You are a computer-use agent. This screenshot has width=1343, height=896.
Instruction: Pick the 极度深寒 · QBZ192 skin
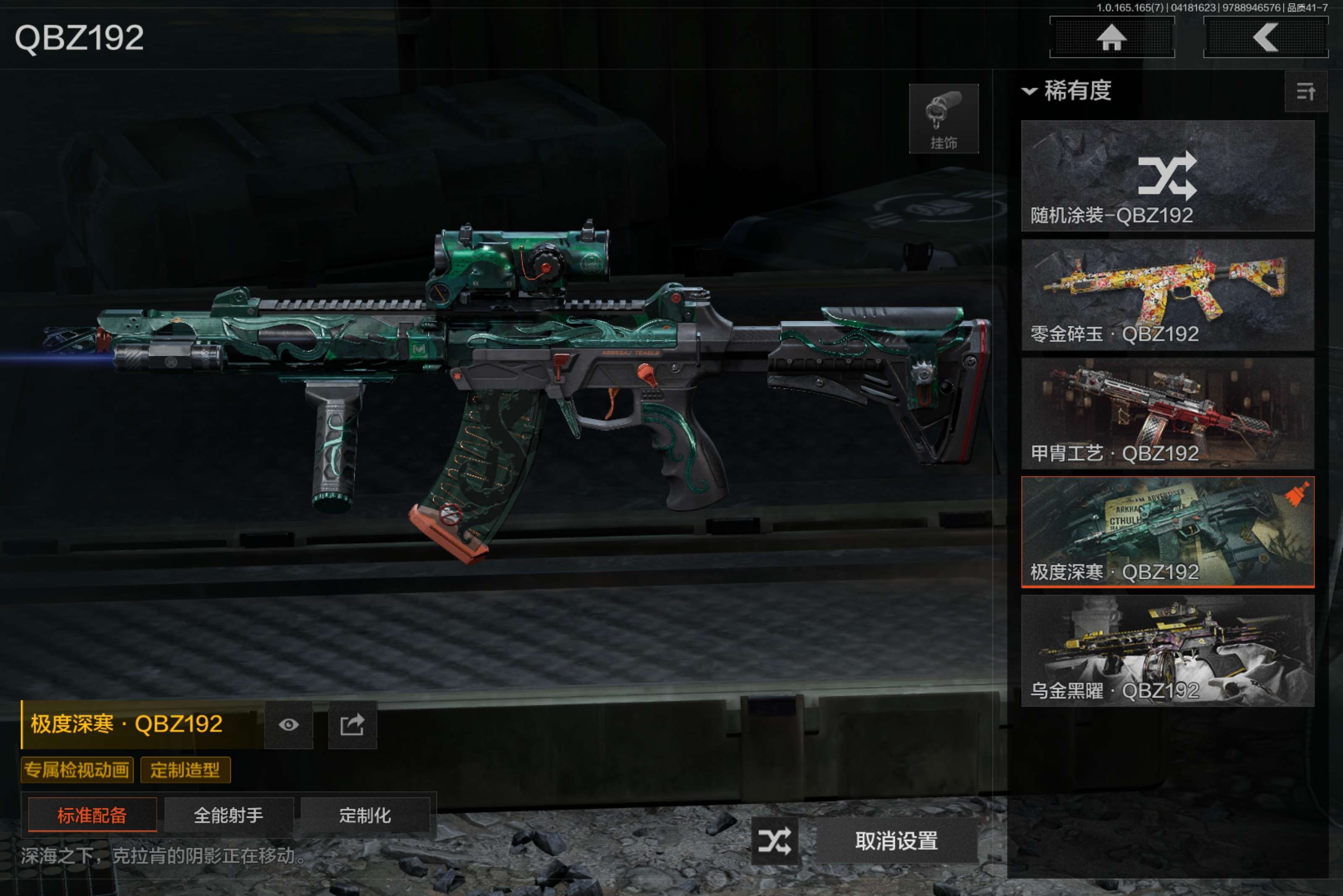tap(1167, 532)
